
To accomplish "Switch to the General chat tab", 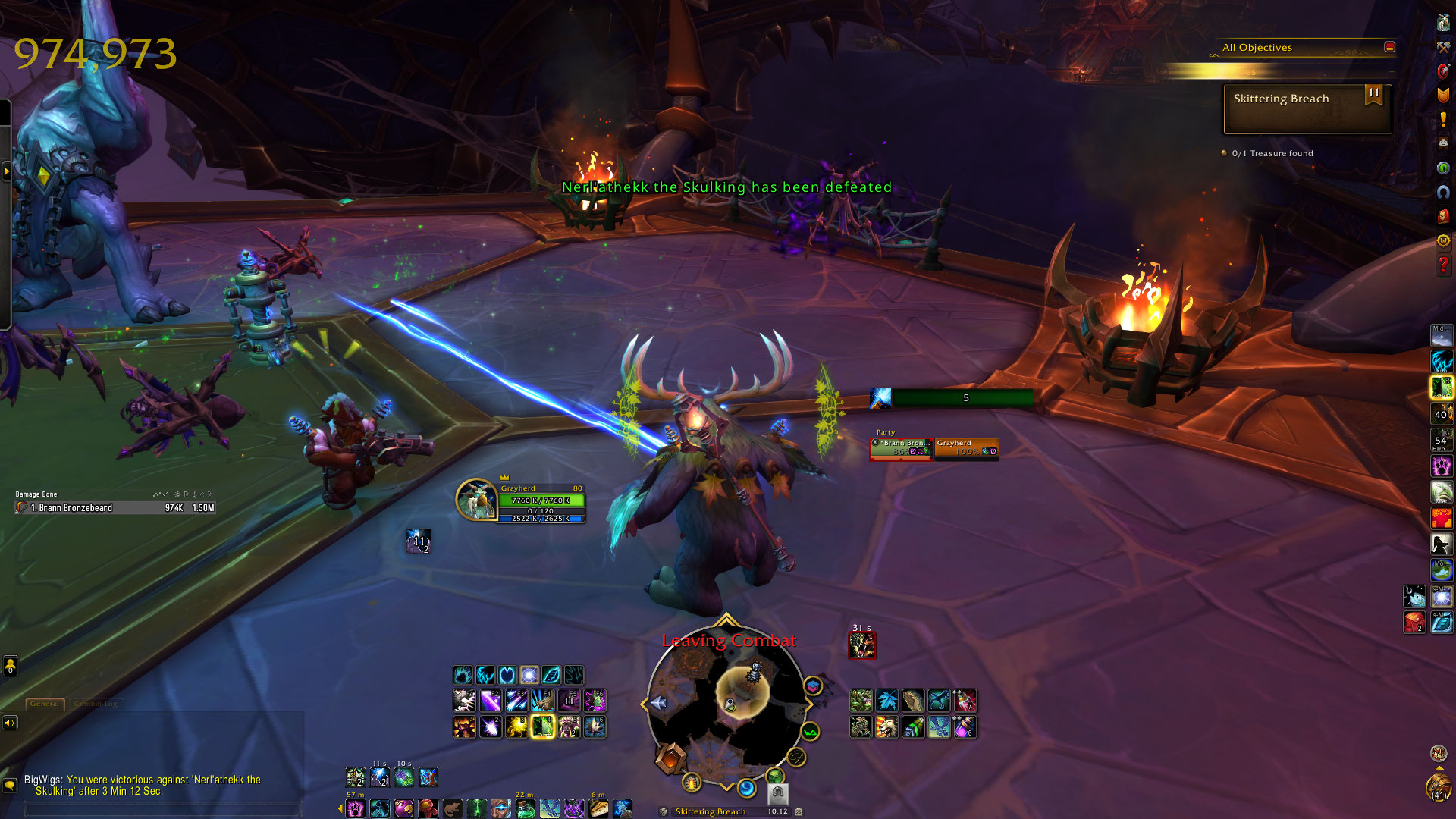I will pos(45,704).
